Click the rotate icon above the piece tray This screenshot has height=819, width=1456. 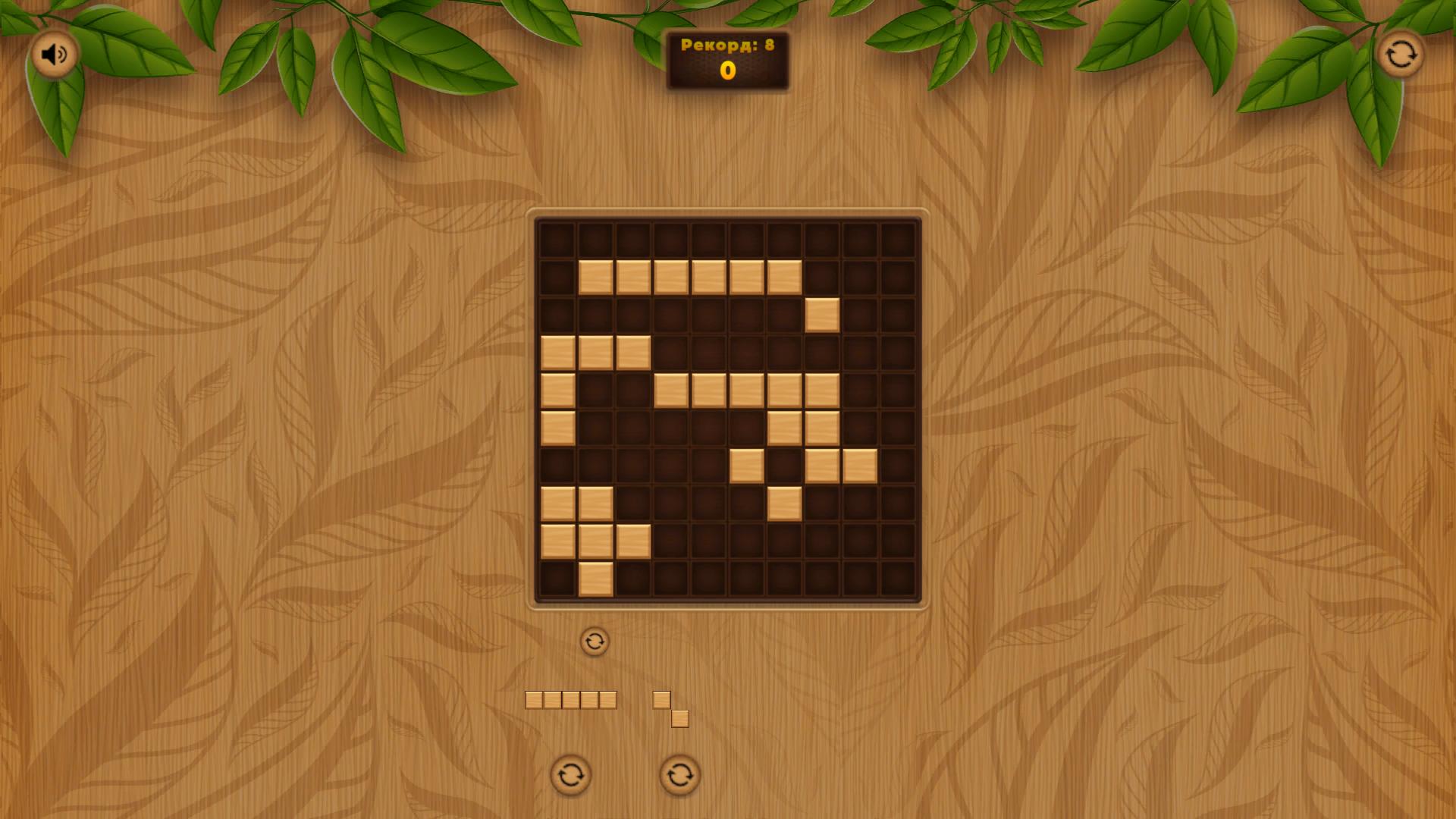[x=595, y=641]
